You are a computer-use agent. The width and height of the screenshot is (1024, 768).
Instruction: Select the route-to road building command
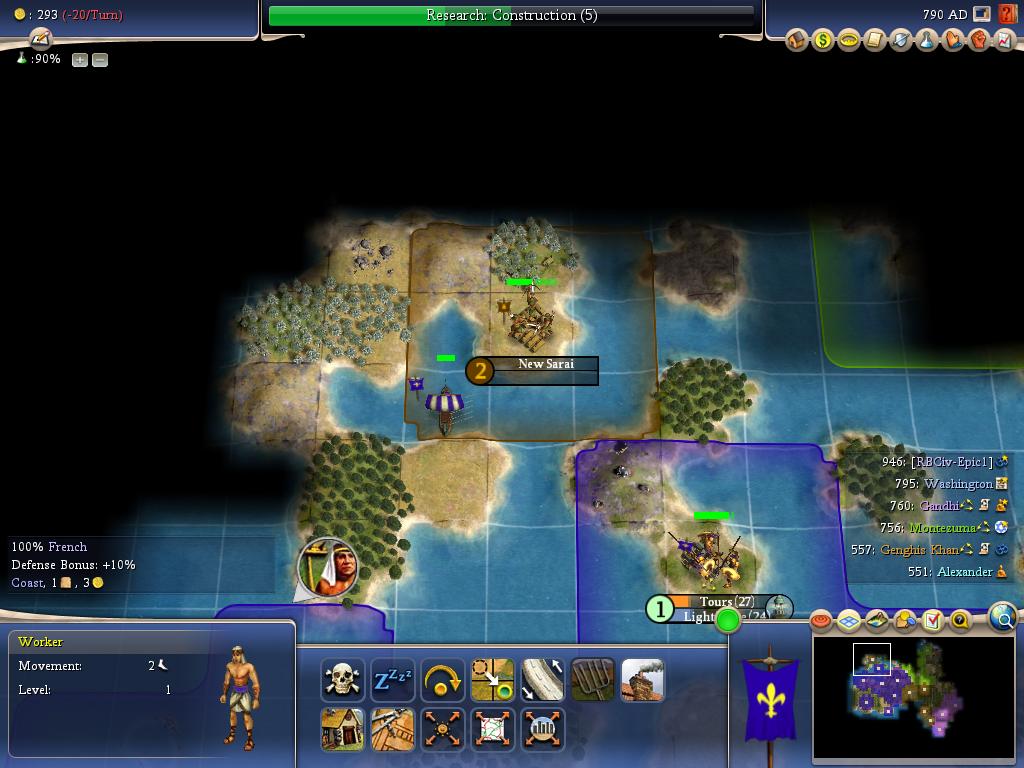point(543,681)
